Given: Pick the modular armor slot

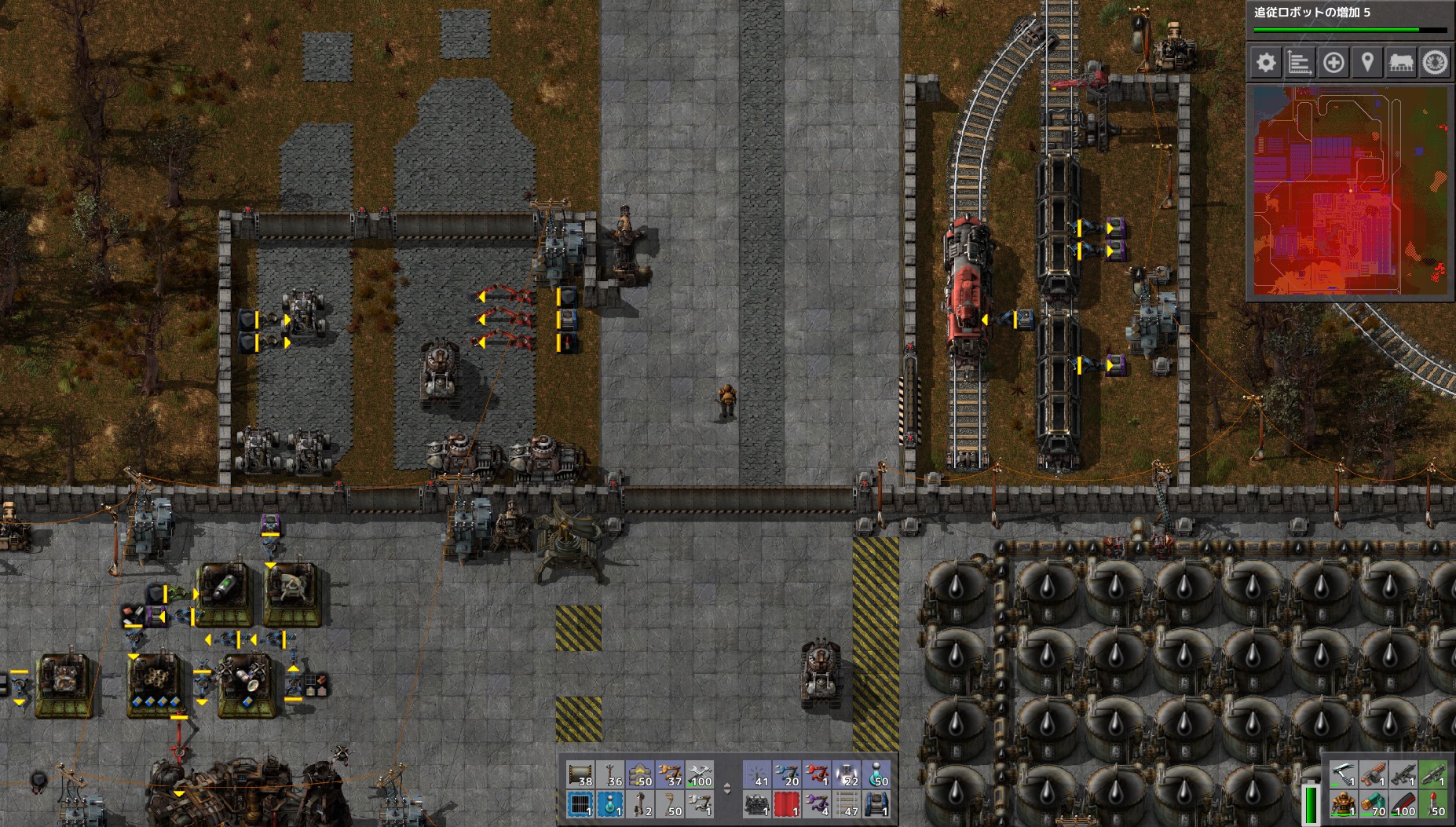Looking at the screenshot, I should pyautogui.click(x=1344, y=805).
